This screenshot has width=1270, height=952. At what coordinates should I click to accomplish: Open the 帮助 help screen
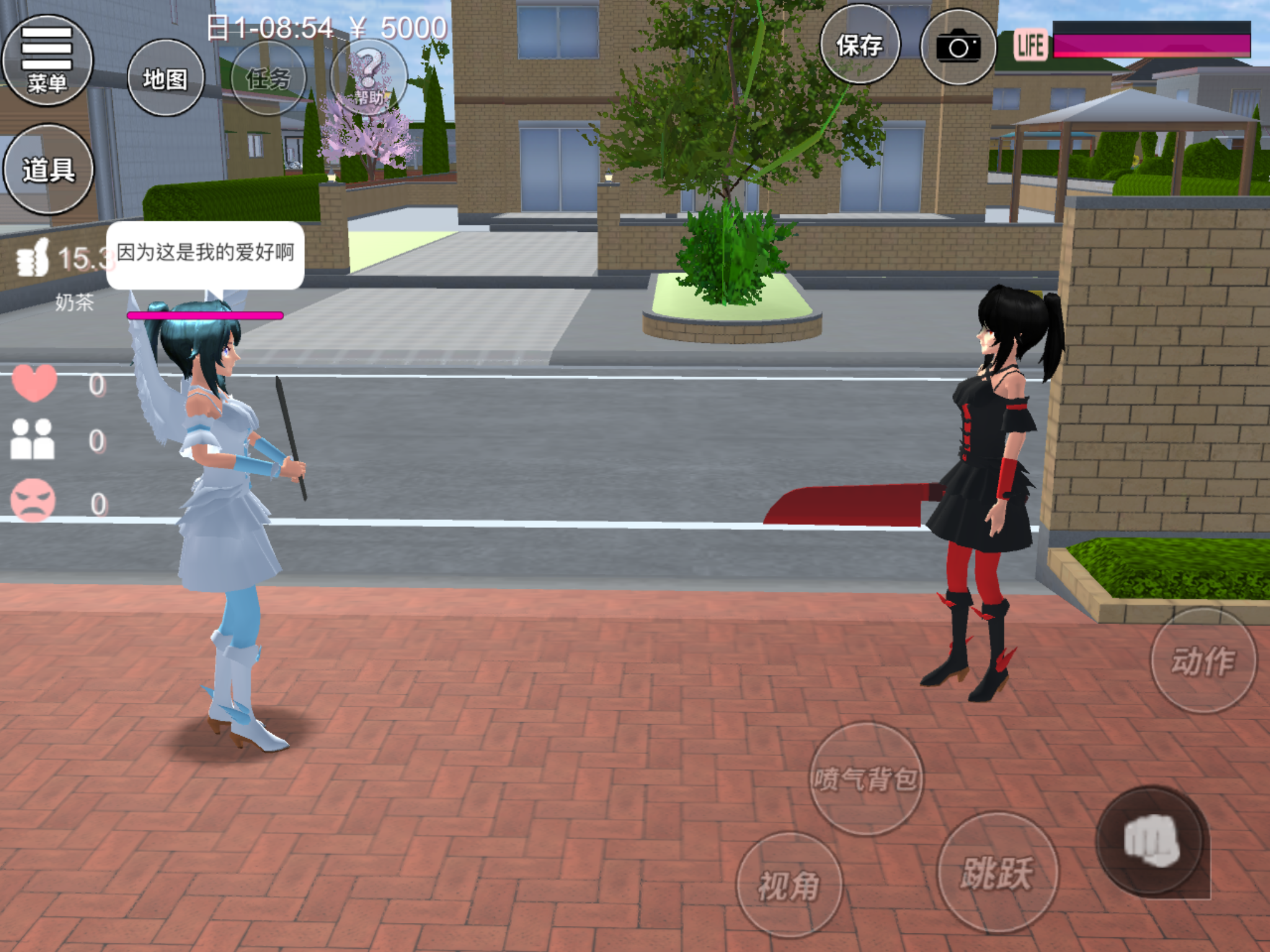[x=368, y=77]
